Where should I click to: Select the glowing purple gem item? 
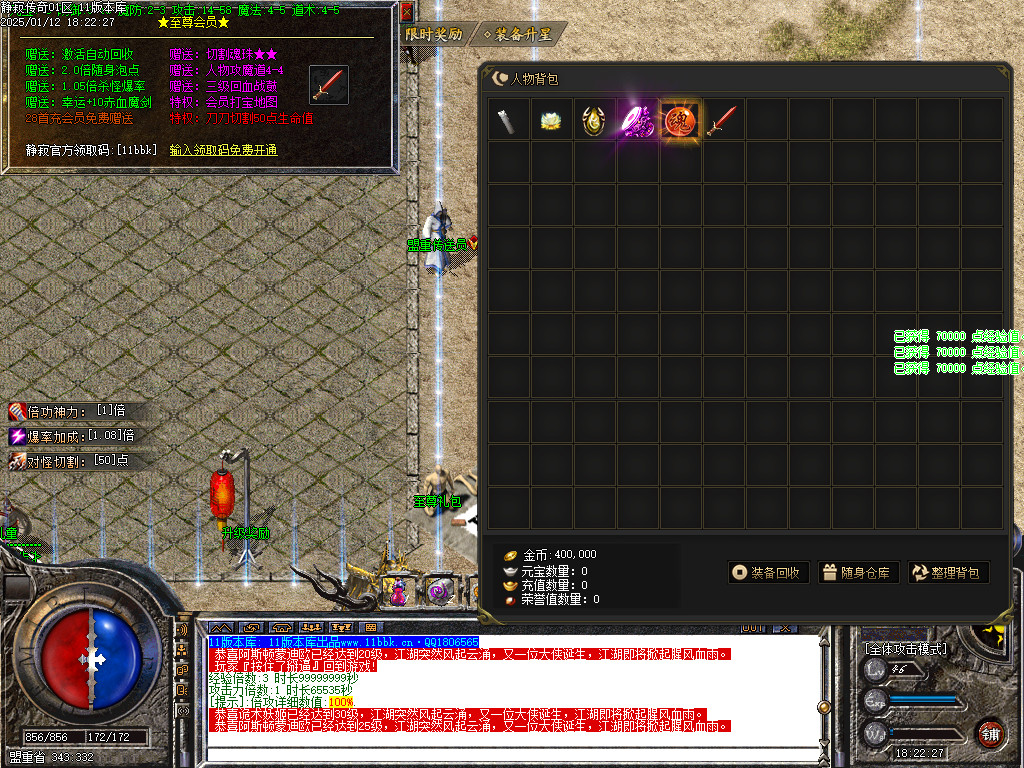point(637,120)
